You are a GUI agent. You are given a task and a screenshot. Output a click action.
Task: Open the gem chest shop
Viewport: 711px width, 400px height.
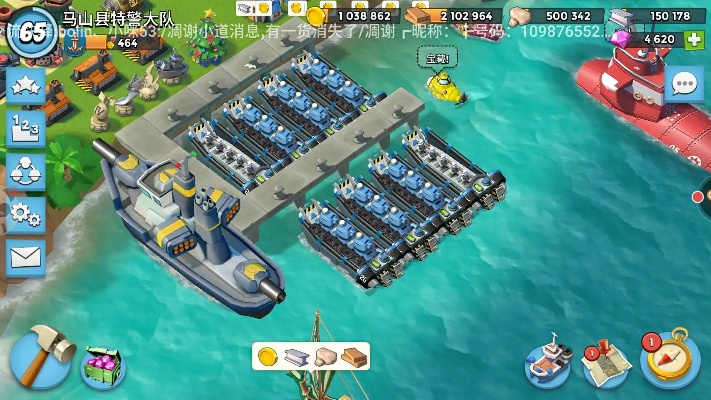[102, 365]
